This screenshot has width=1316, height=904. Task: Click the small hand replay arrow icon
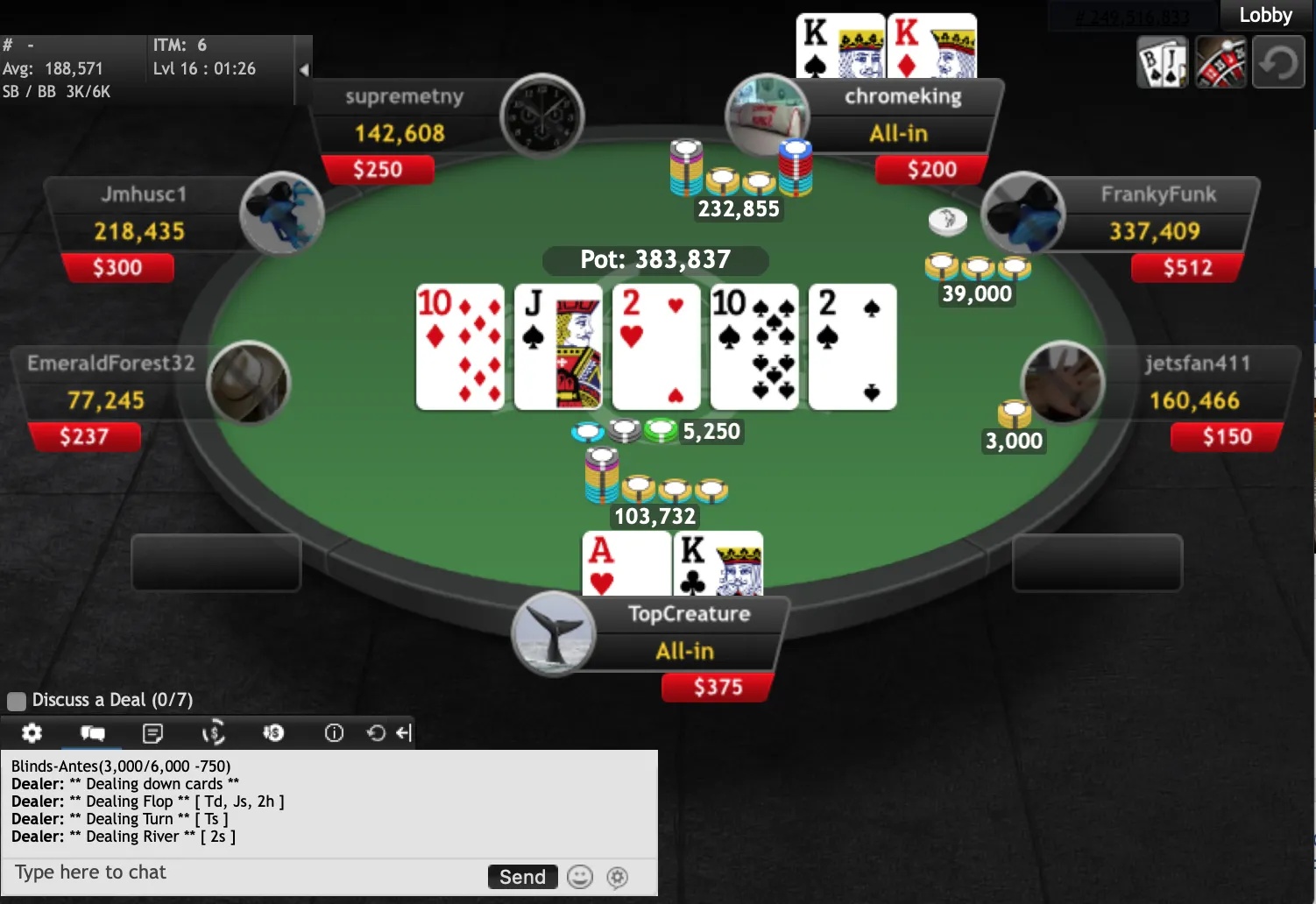tap(376, 733)
